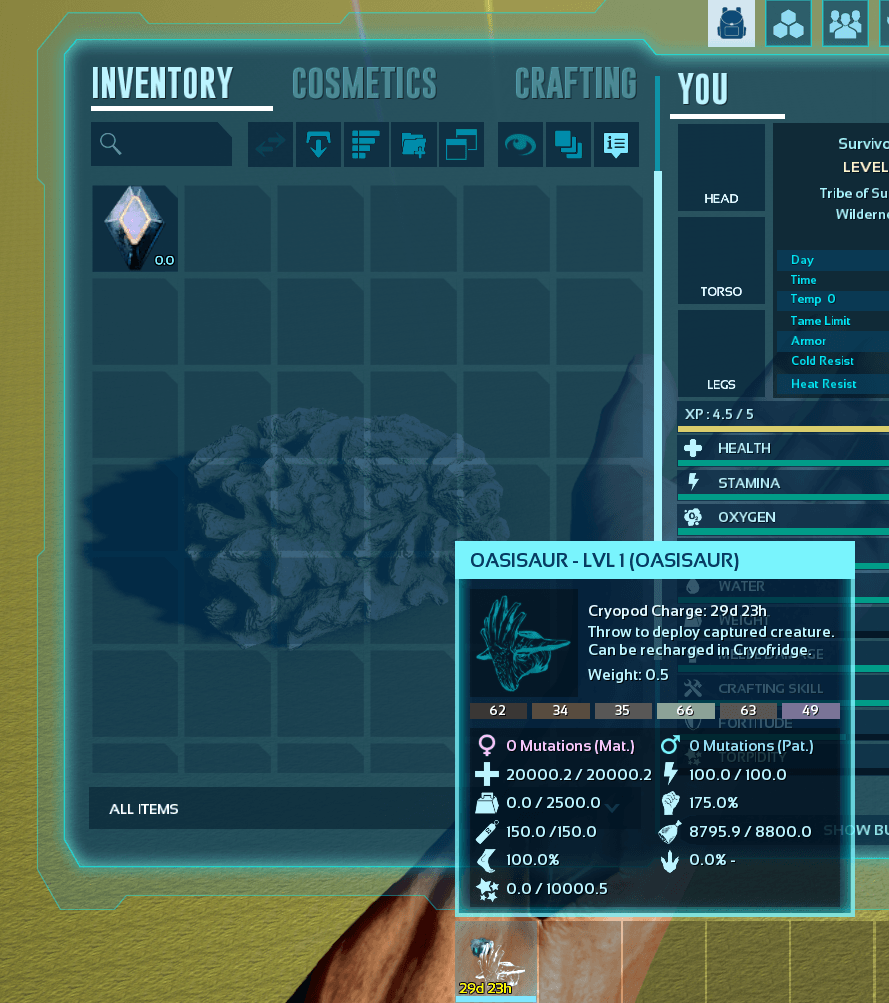
Task: Toggle the eye visibility icon
Action: tap(521, 145)
